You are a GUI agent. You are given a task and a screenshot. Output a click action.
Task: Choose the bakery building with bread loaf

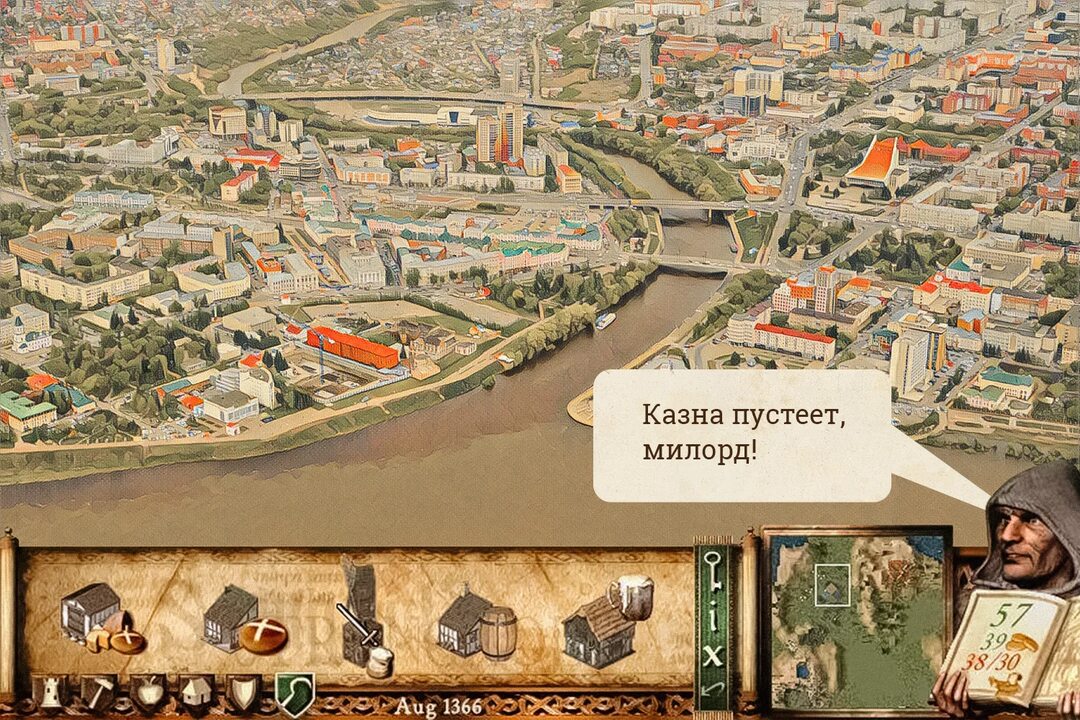(x=244, y=622)
